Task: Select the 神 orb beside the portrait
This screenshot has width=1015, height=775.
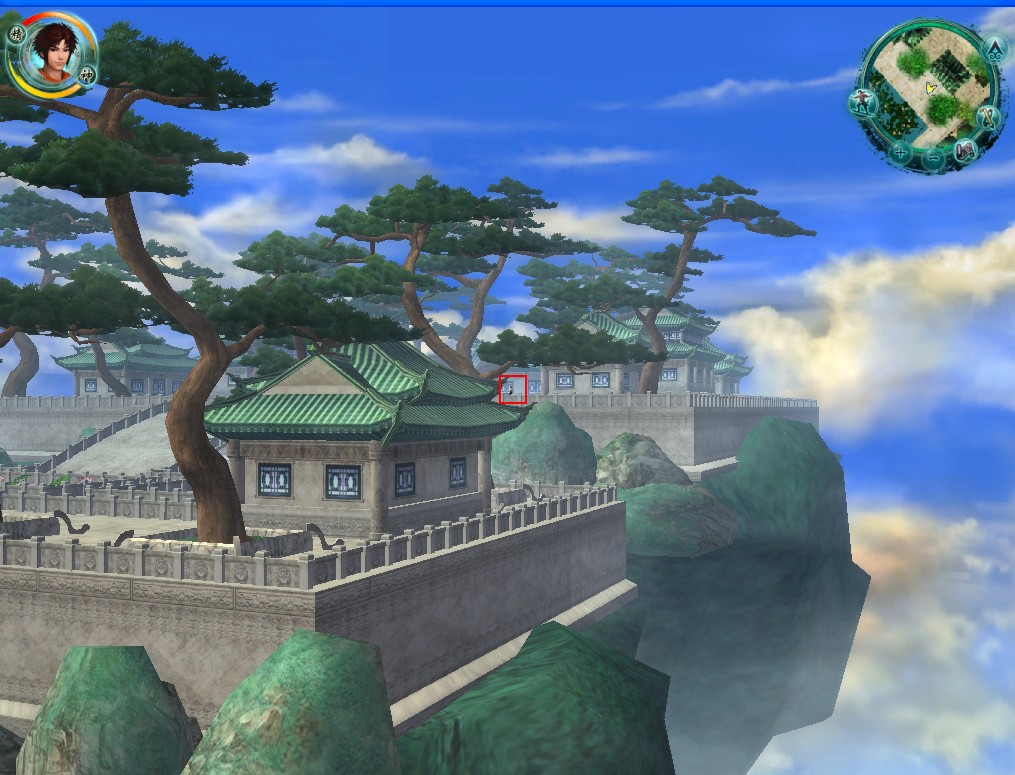Action: [87, 74]
